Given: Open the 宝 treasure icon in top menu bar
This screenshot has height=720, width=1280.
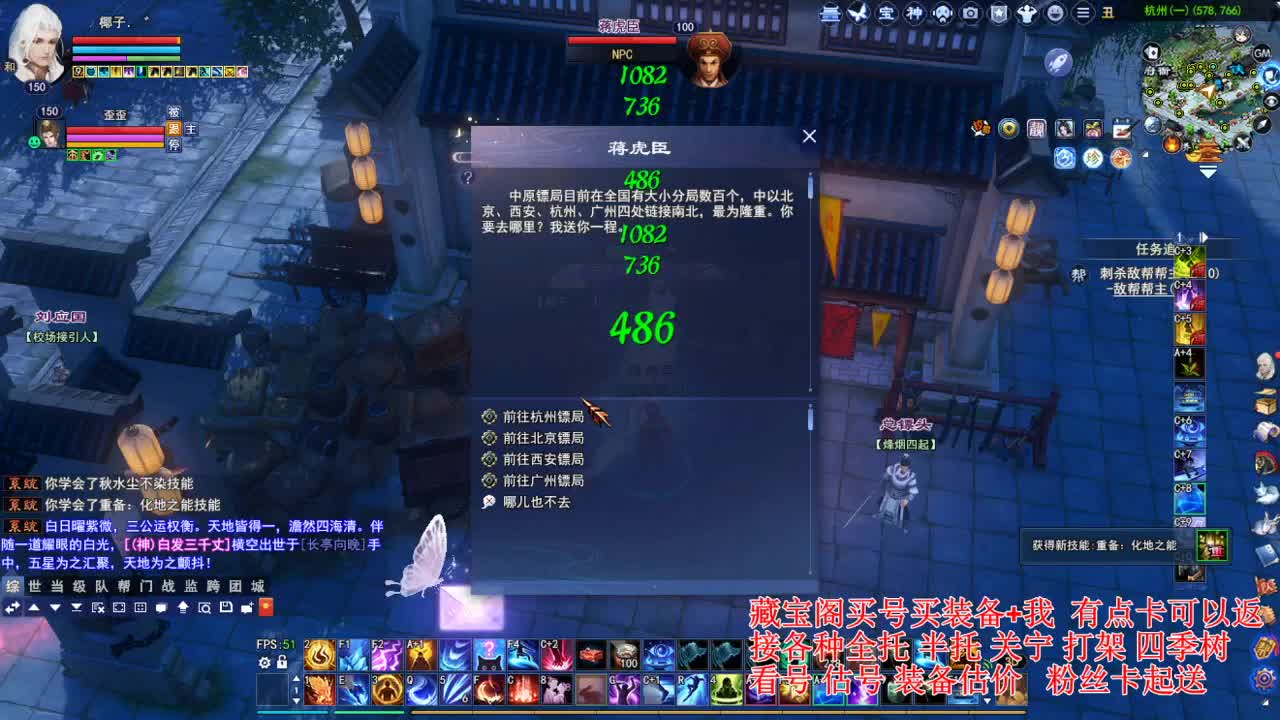Looking at the screenshot, I should pyautogui.click(x=888, y=14).
